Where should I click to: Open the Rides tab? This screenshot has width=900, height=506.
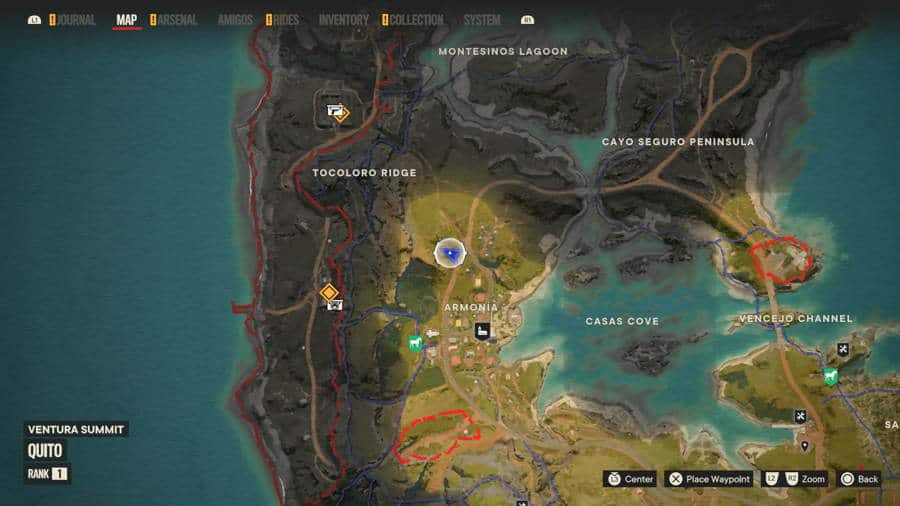tap(285, 20)
